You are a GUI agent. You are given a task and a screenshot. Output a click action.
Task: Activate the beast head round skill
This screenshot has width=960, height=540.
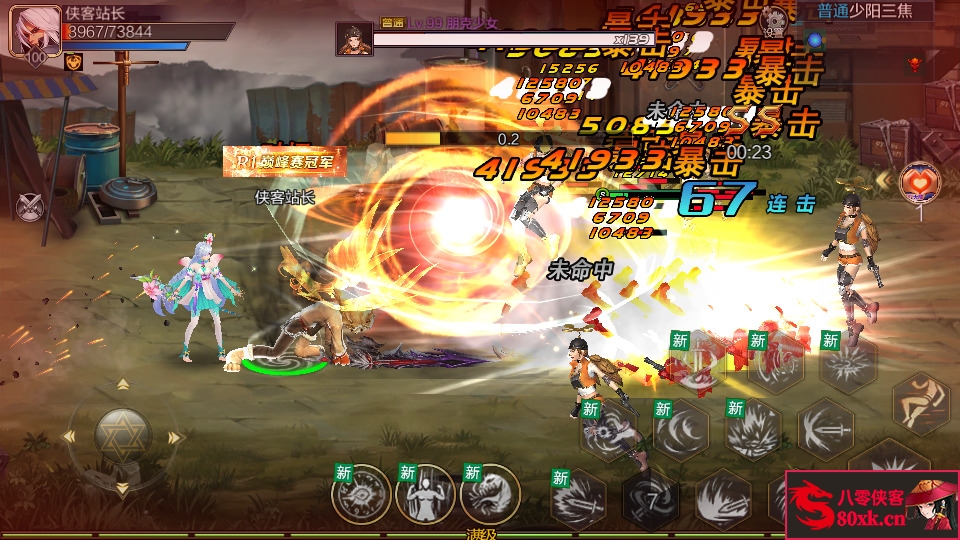489,493
